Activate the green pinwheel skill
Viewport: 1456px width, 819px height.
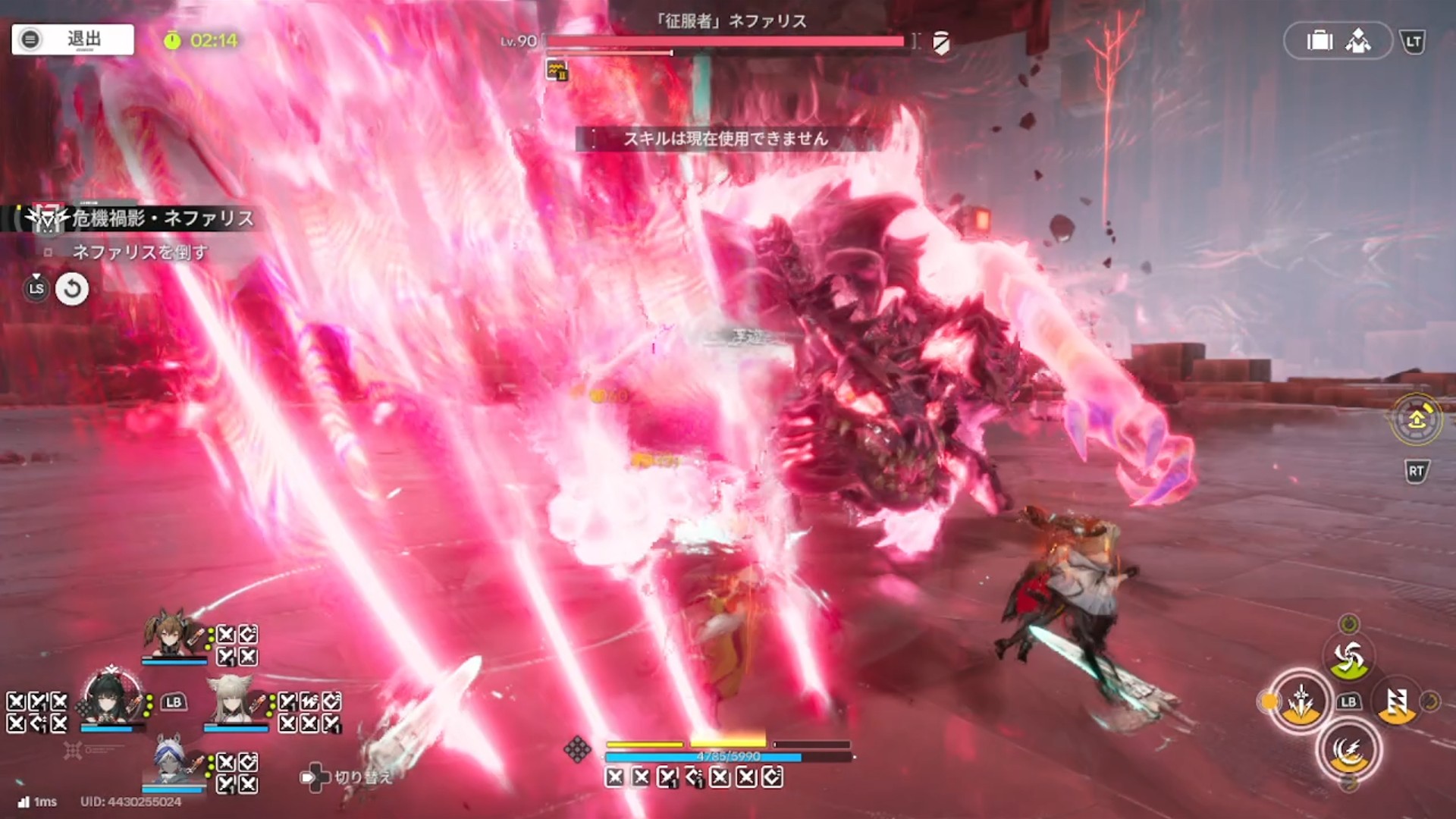coord(1348,657)
